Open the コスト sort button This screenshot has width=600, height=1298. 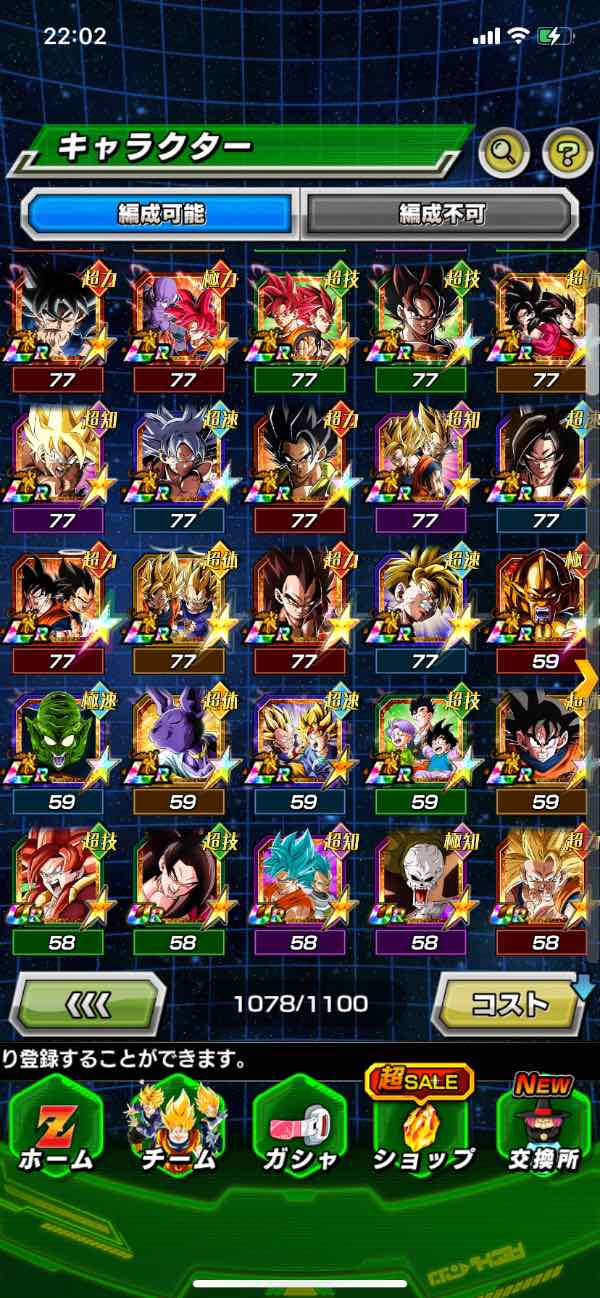[509, 1002]
